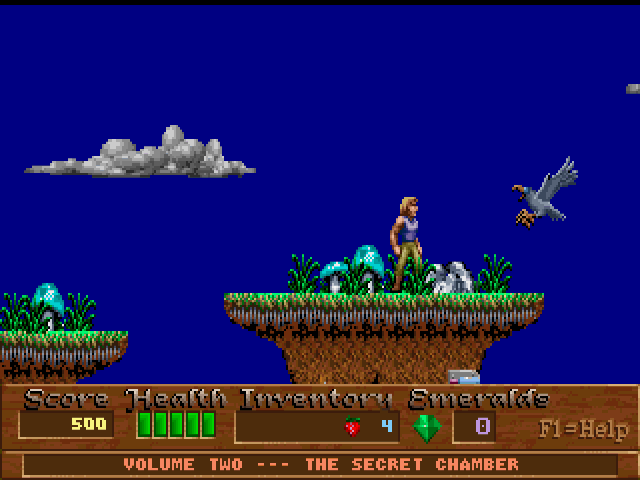The height and width of the screenshot is (480, 640).
Task: Click the green emerald icon
Action: tap(427, 427)
